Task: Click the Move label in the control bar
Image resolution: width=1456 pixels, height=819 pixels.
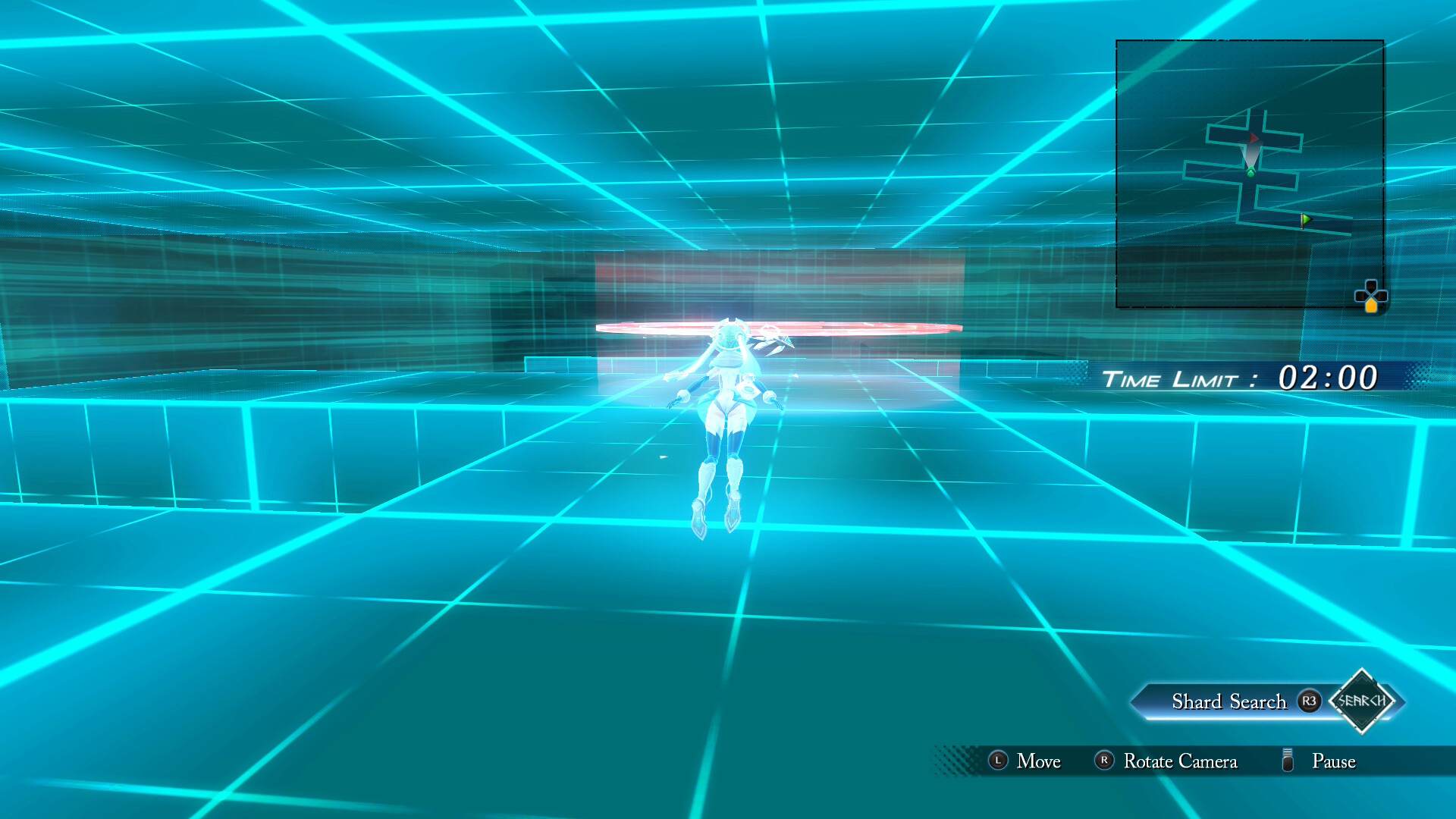Action: [x=1039, y=761]
